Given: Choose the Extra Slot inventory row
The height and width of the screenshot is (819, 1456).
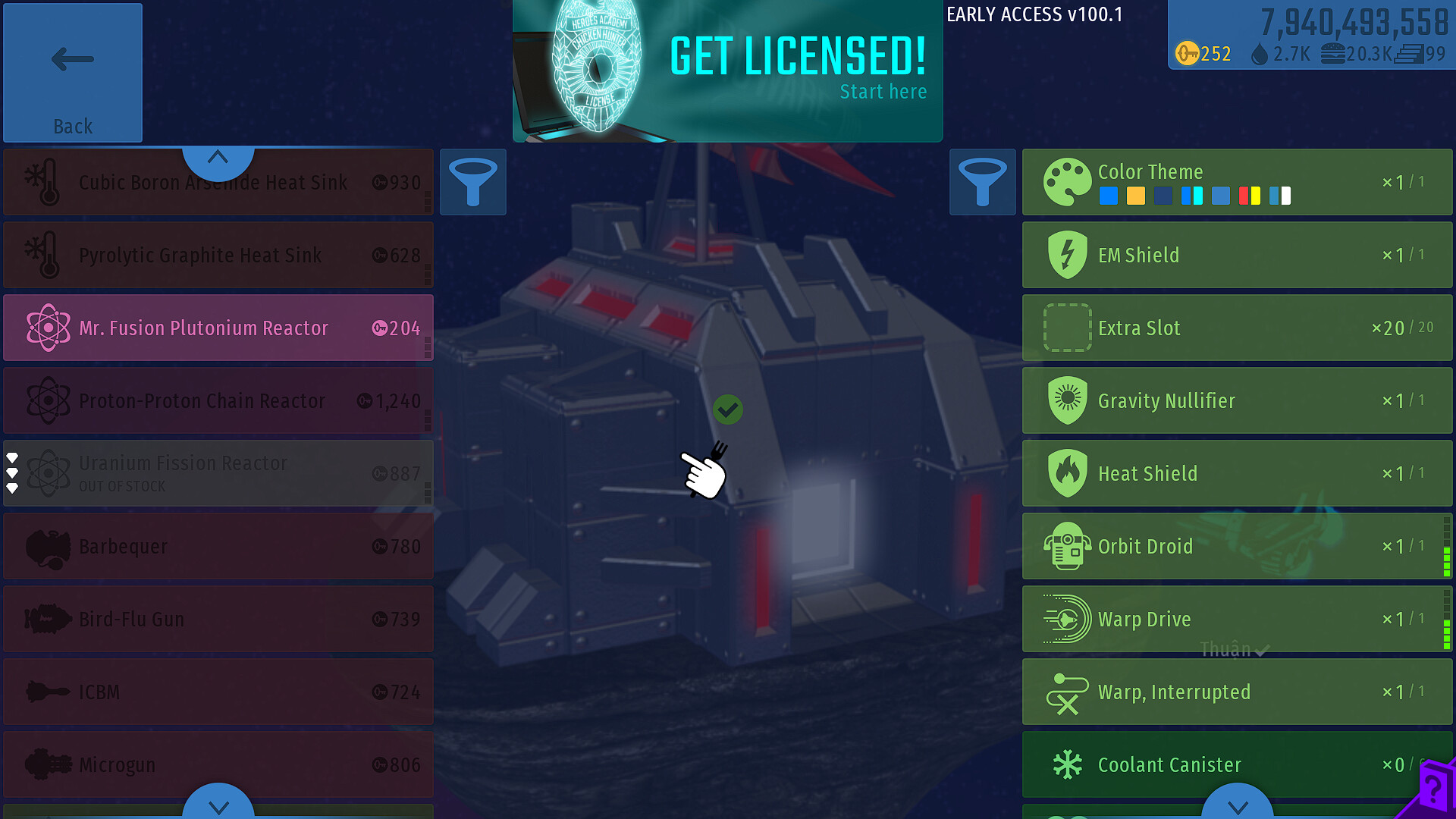Looking at the screenshot, I should tap(1237, 328).
